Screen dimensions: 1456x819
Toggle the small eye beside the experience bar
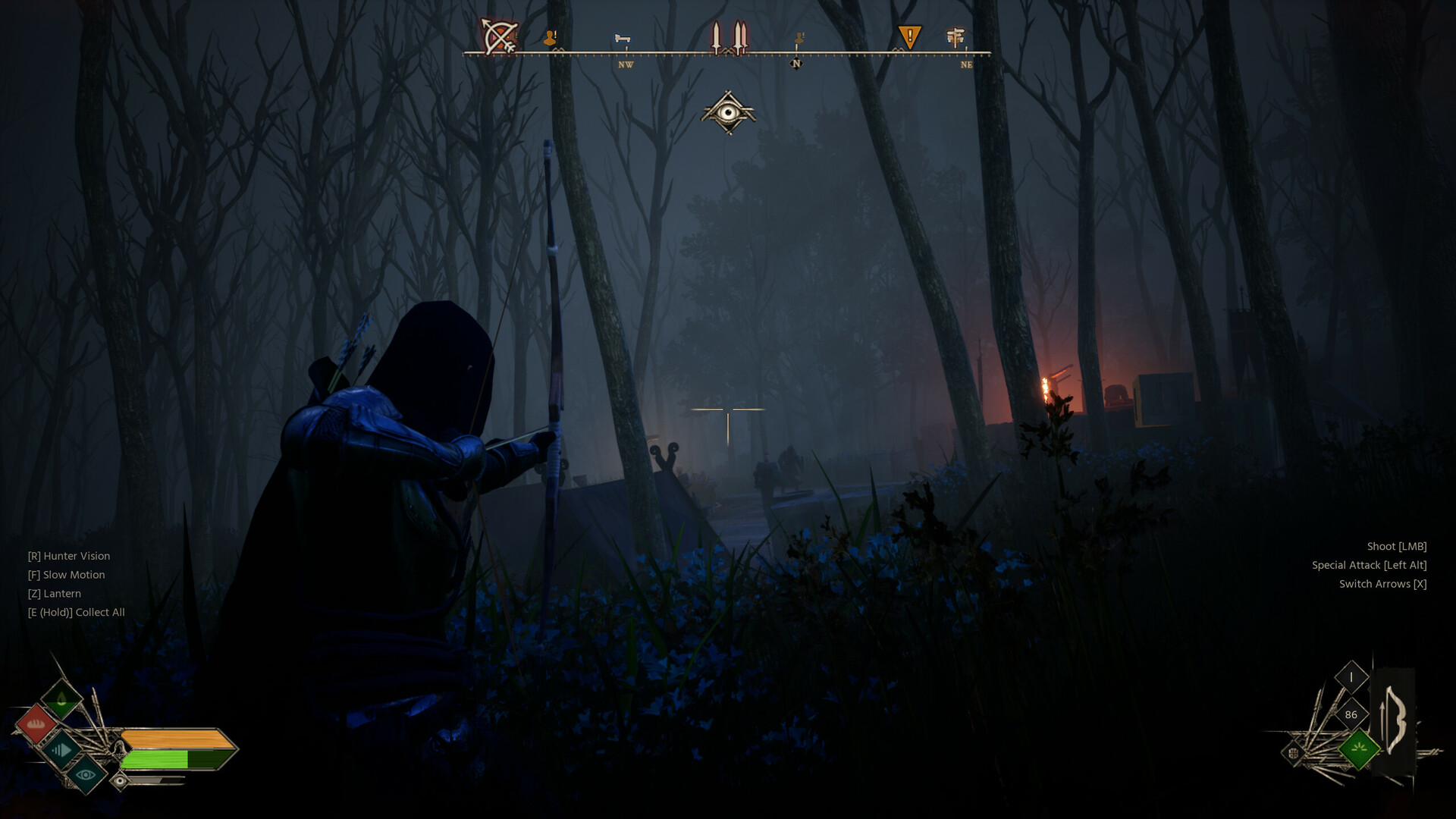click(x=121, y=780)
